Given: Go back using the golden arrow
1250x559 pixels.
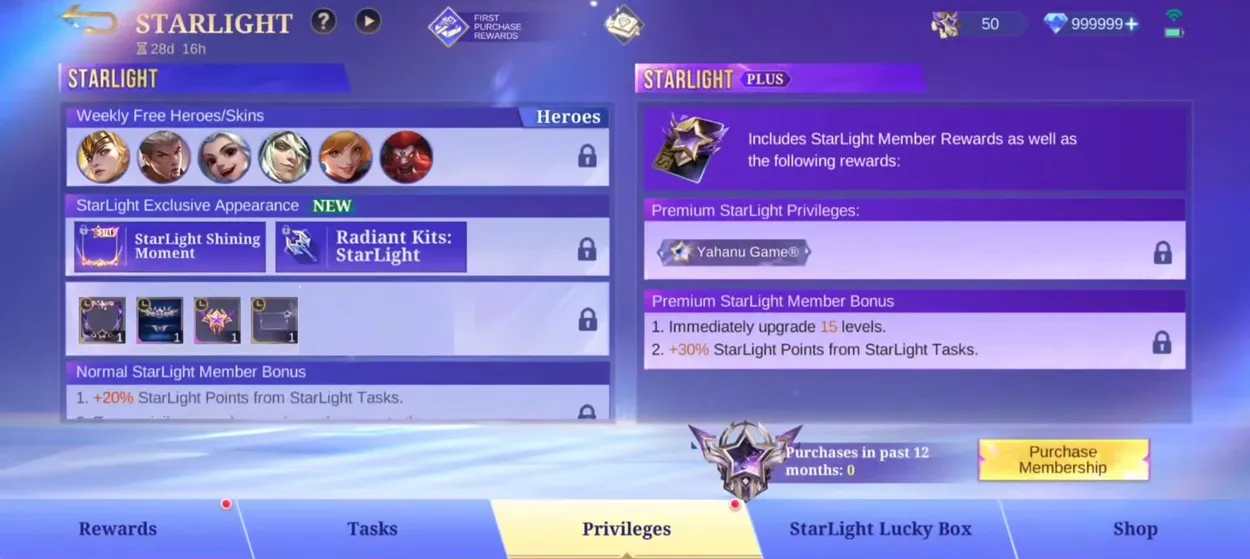Looking at the screenshot, I should click(90, 20).
